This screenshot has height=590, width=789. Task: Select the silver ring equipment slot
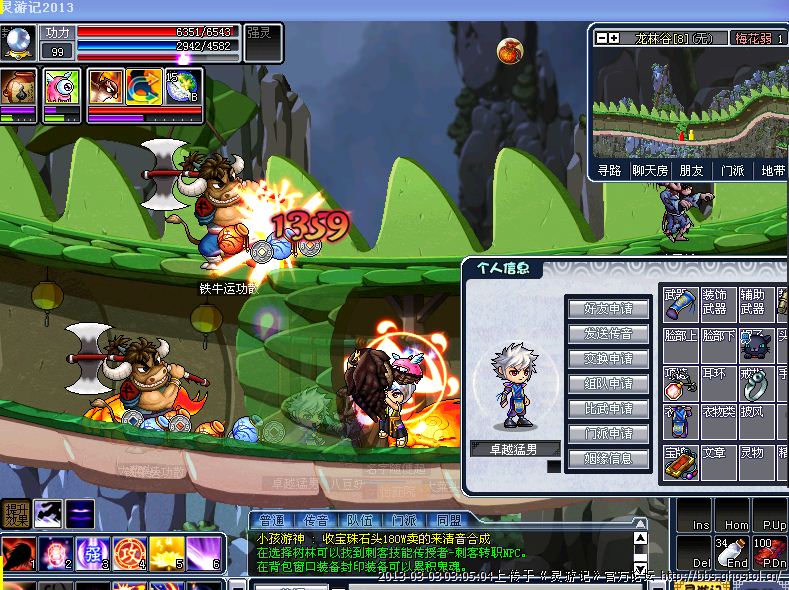click(754, 382)
